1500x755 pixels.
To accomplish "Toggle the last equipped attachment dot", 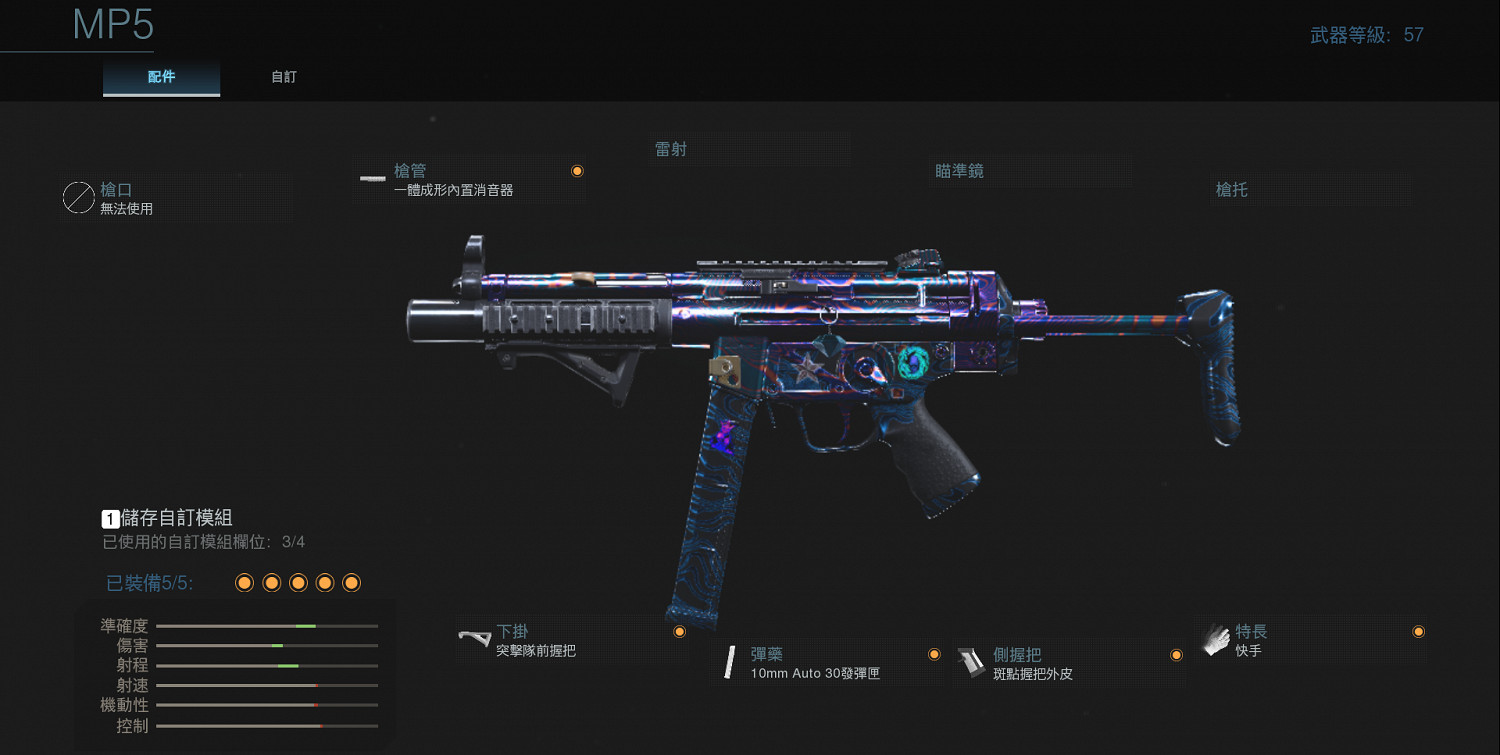I will (x=350, y=582).
